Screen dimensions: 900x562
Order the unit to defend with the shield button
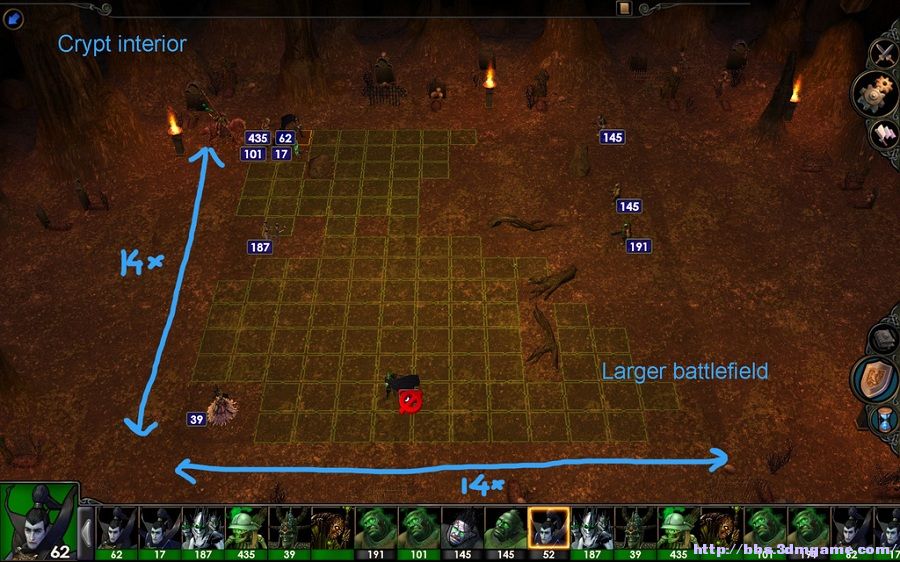[875, 379]
